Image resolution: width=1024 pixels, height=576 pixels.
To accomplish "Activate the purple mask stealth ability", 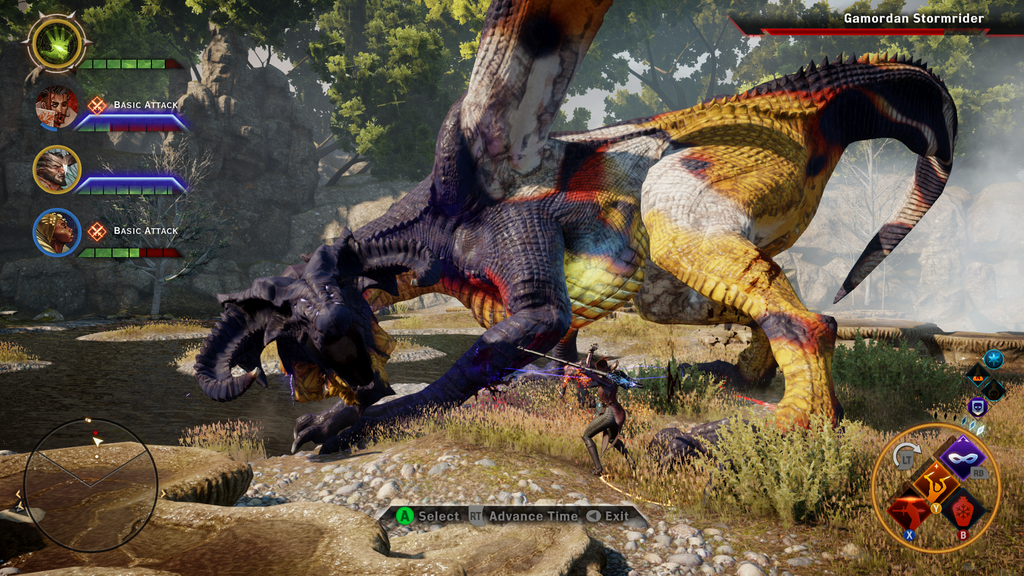I will coord(963,457).
